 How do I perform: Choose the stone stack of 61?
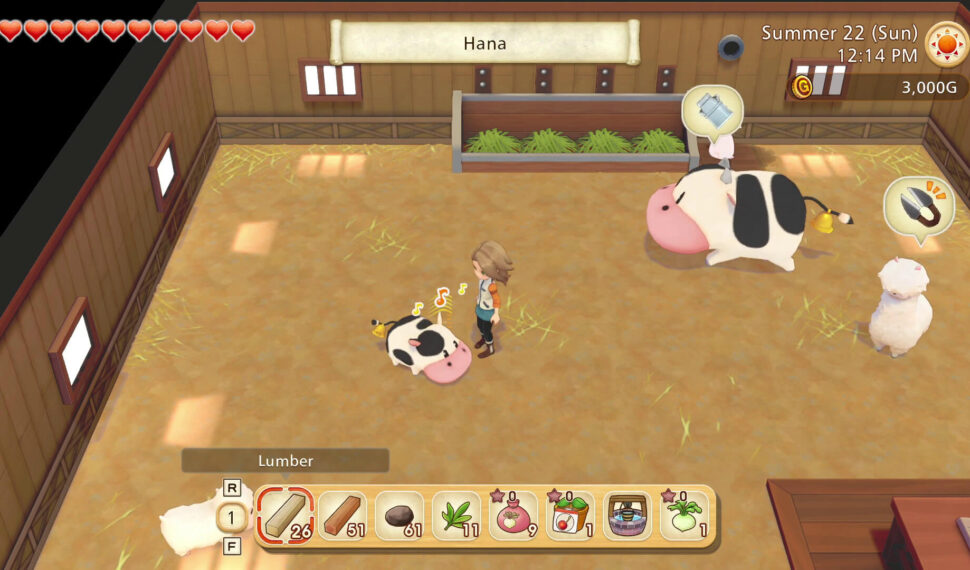coord(400,516)
